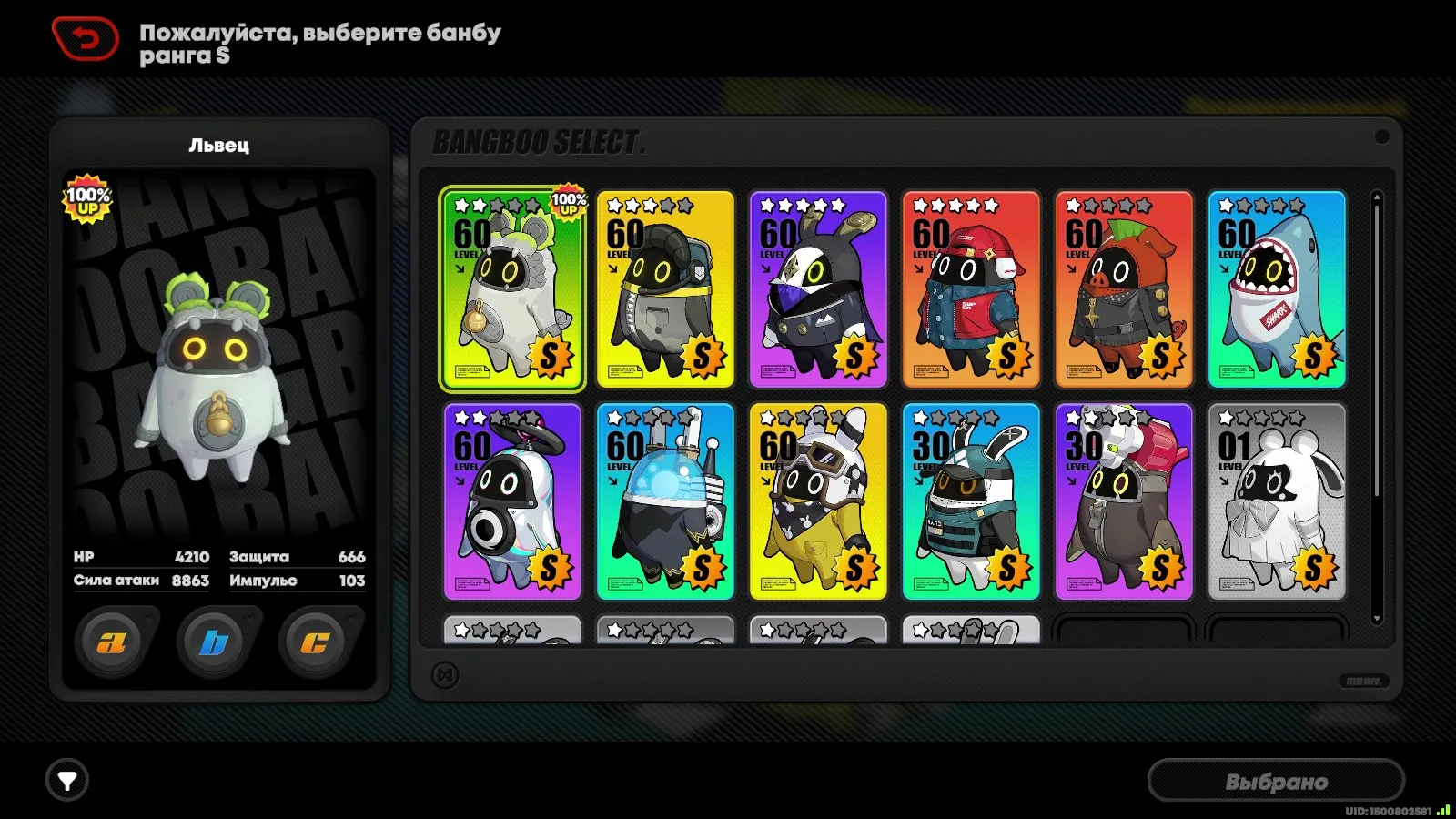
Task: Select the orange 'a' skill icon
Action: click(x=110, y=640)
